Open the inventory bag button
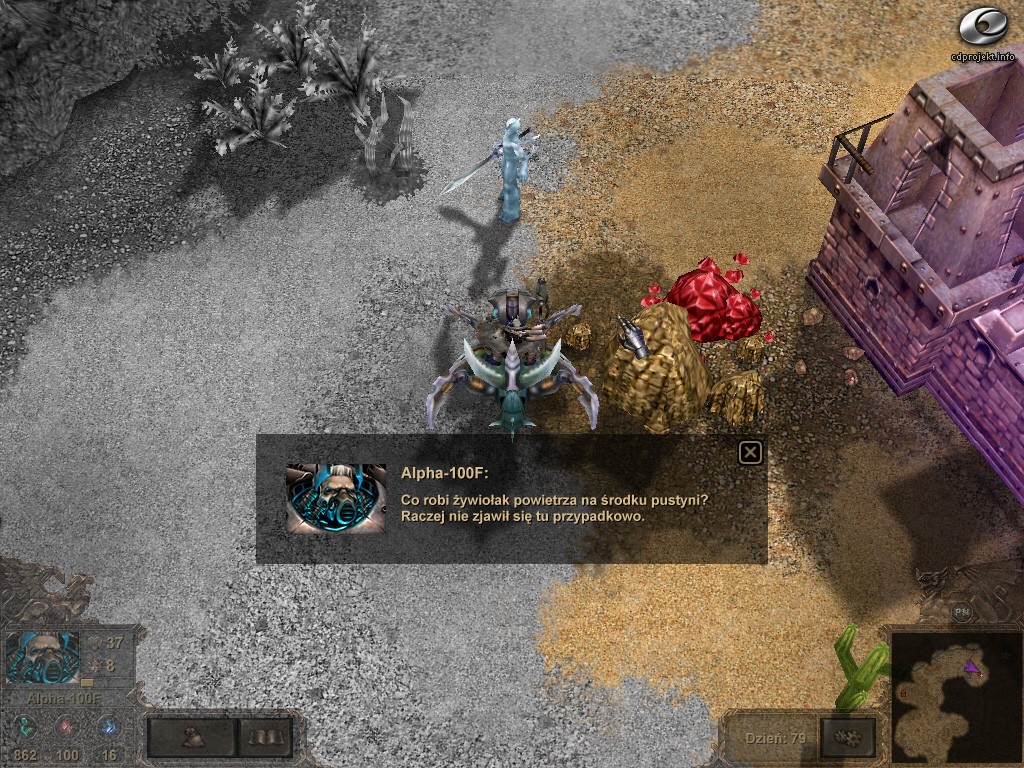This screenshot has height=768, width=1024. tap(193, 738)
